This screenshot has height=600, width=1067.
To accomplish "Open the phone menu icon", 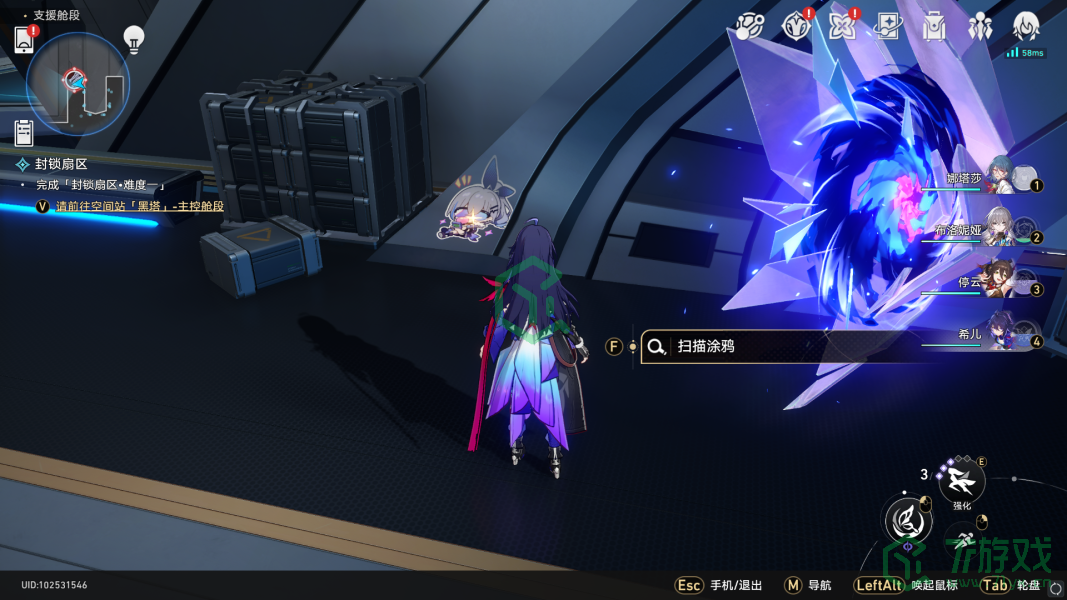I will tap(25, 40).
